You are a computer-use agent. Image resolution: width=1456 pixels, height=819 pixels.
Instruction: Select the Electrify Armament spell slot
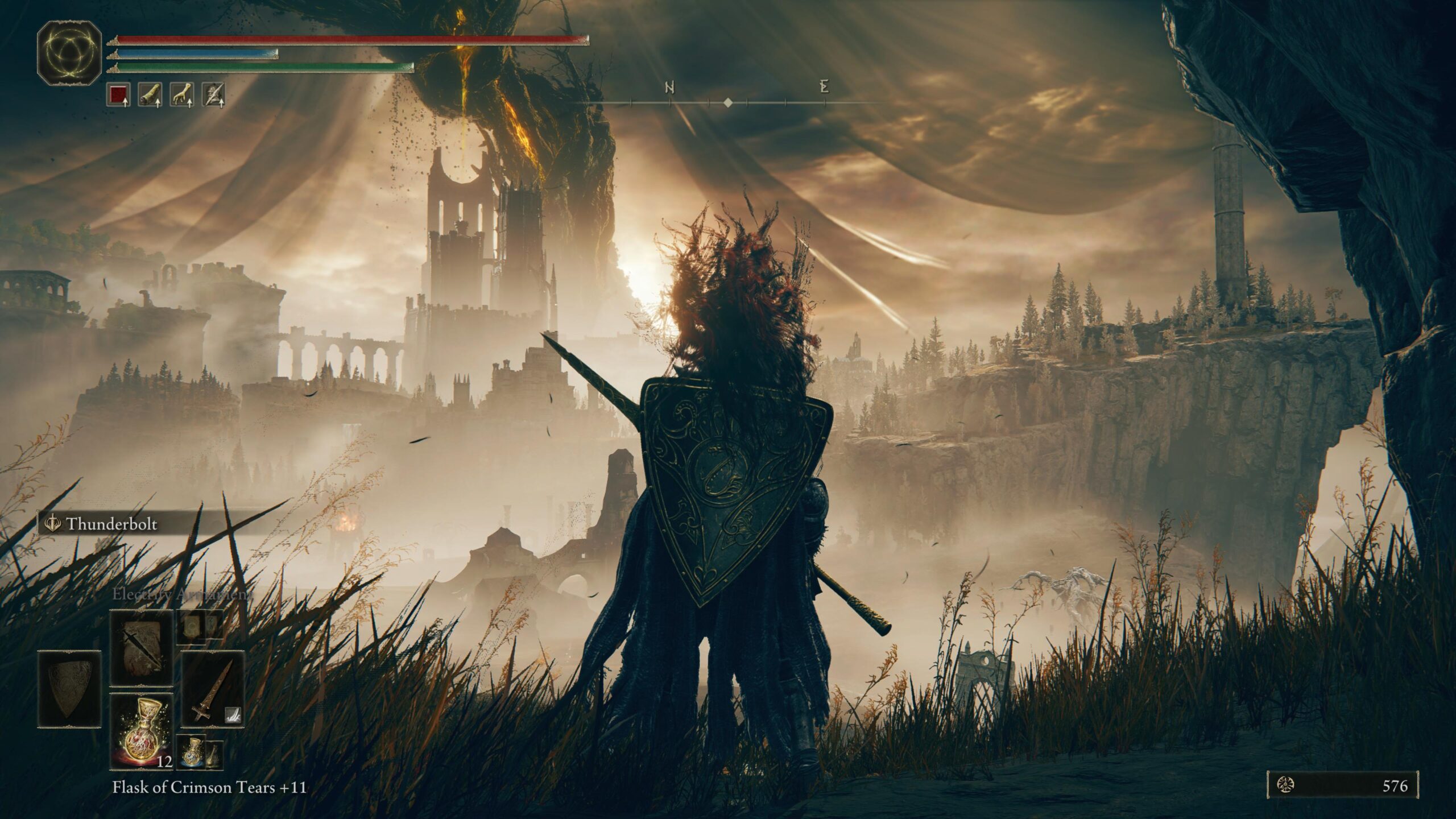coord(141,648)
